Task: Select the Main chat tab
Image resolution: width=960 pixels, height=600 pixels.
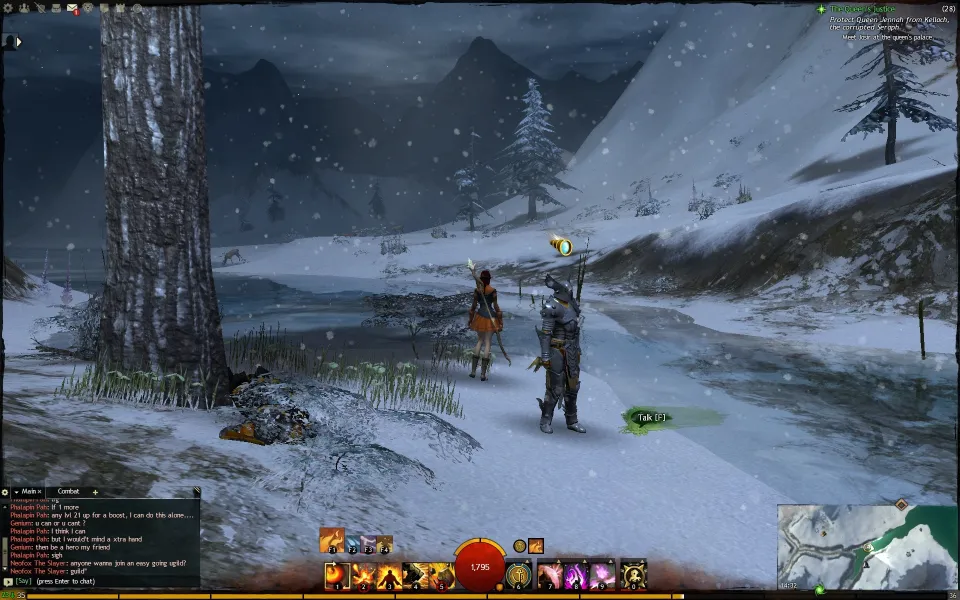Action: (28, 491)
